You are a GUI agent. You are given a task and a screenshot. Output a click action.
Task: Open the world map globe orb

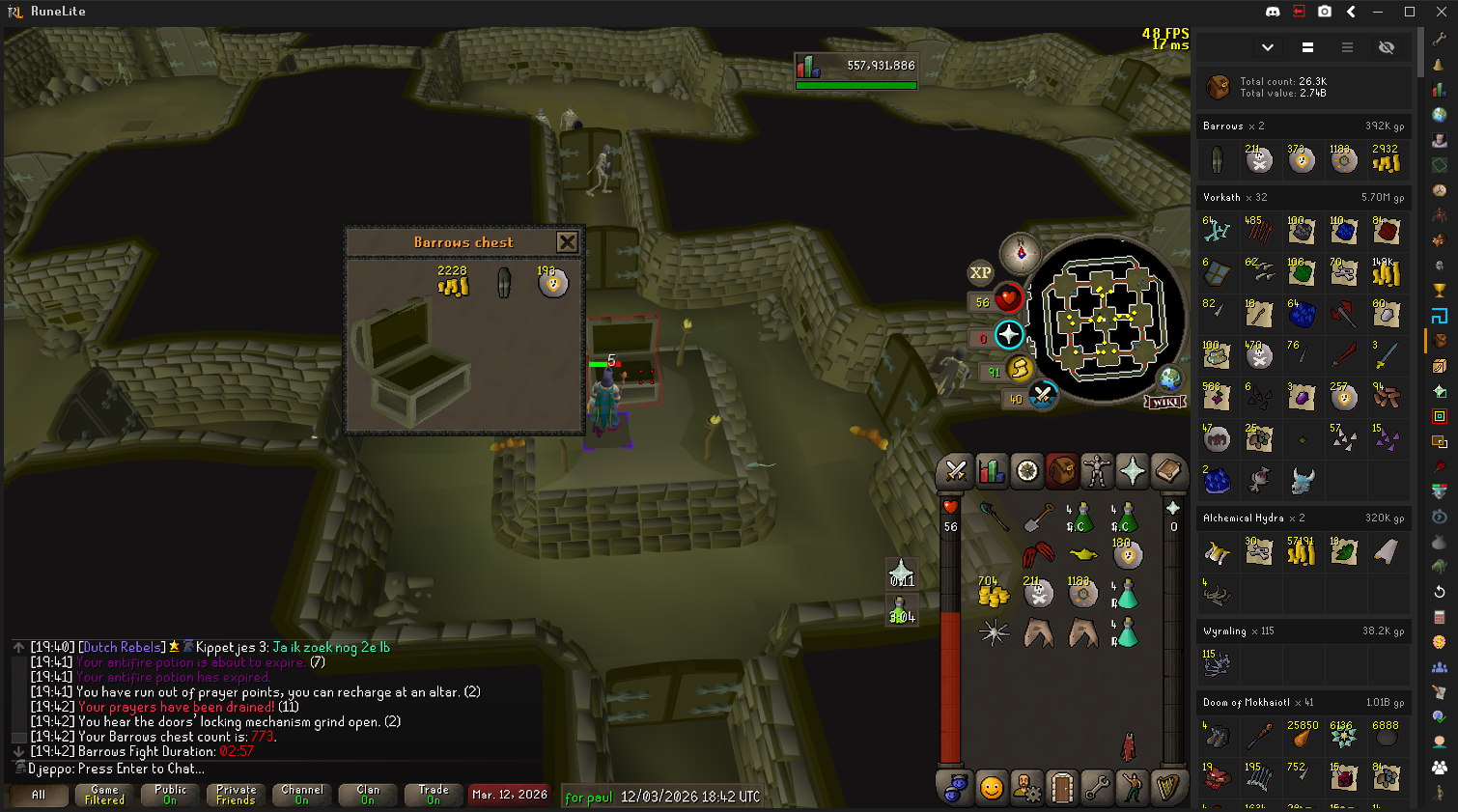tap(1170, 378)
